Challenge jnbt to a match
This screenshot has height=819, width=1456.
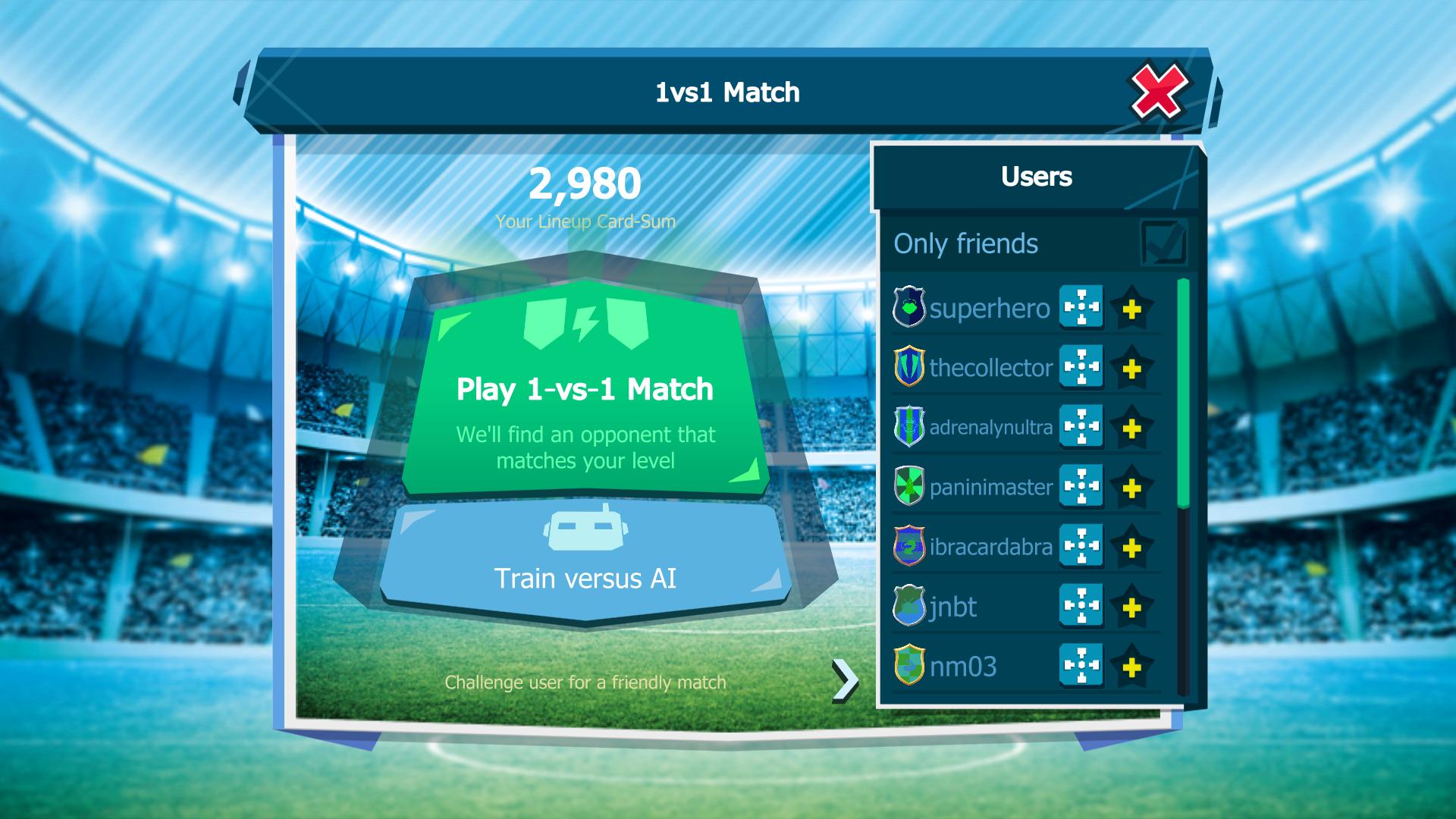[1081, 606]
